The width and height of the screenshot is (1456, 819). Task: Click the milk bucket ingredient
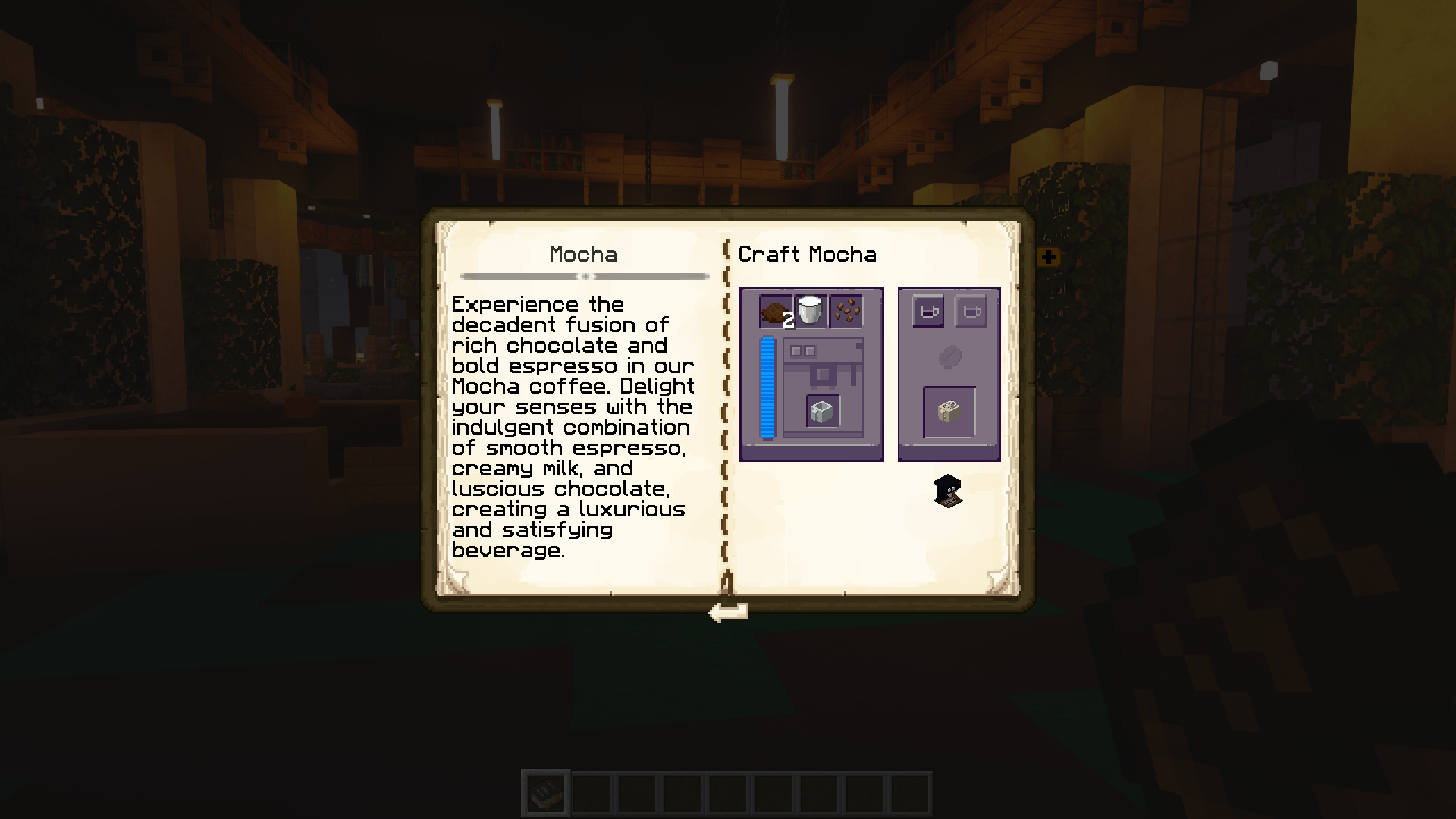click(x=809, y=309)
